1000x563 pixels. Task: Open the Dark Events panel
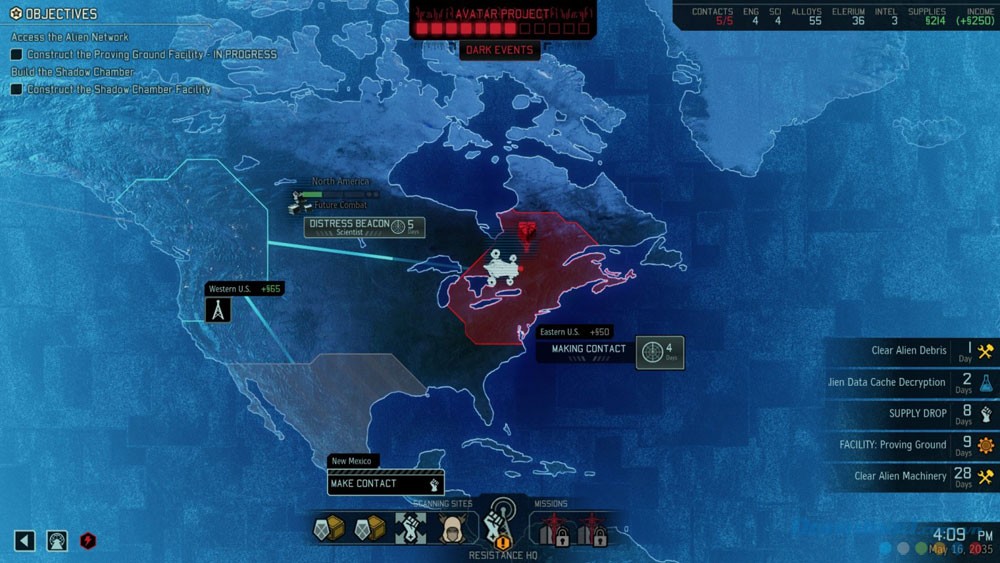(x=500, y=51)
